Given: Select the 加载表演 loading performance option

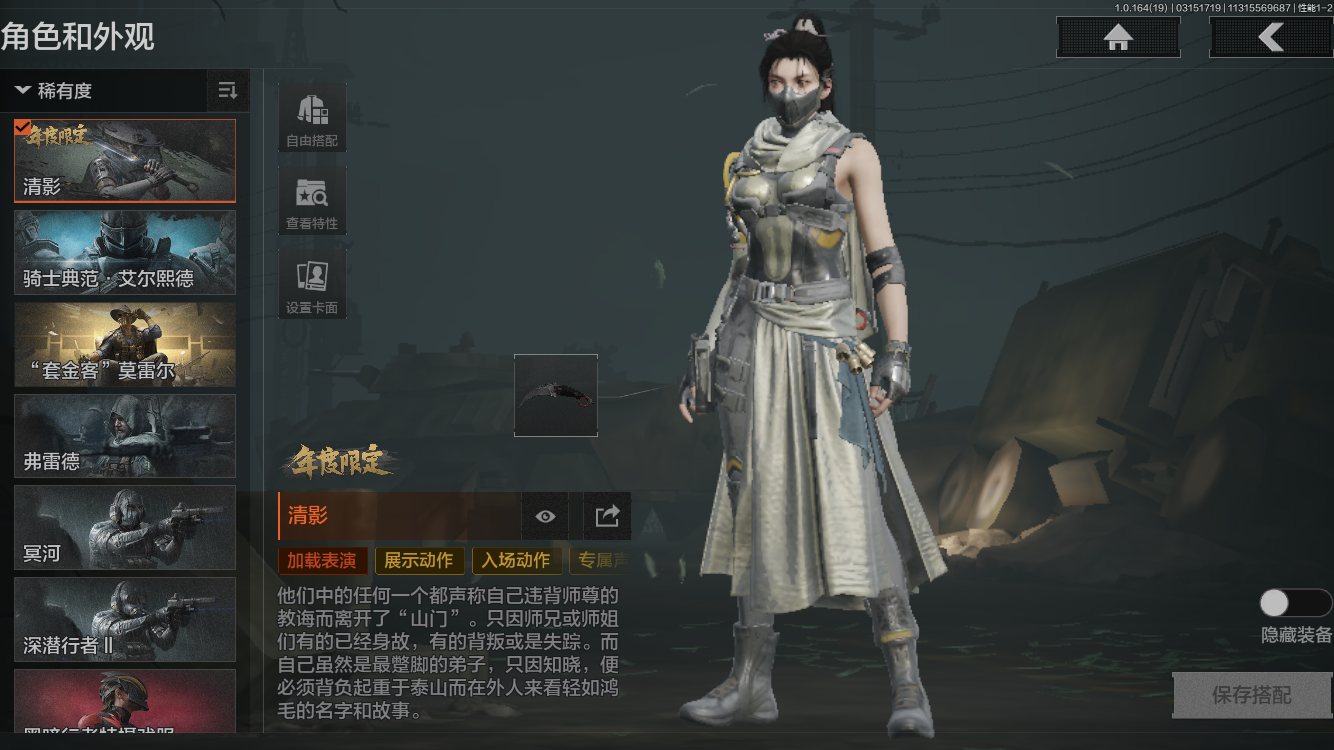Looking at the screenshot, I should tap(322, 561).
